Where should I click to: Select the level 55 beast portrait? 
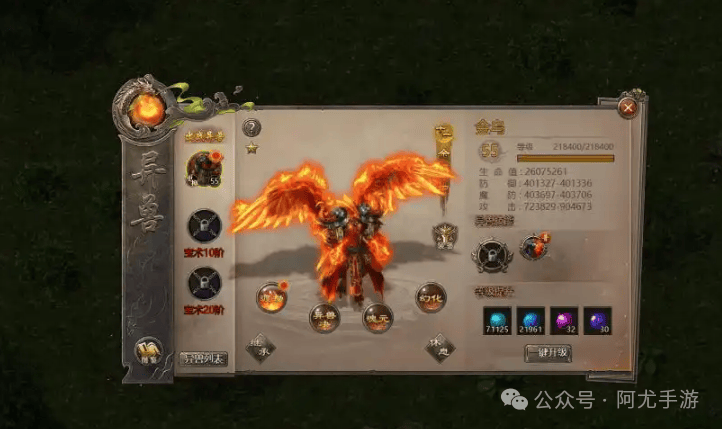203,169
